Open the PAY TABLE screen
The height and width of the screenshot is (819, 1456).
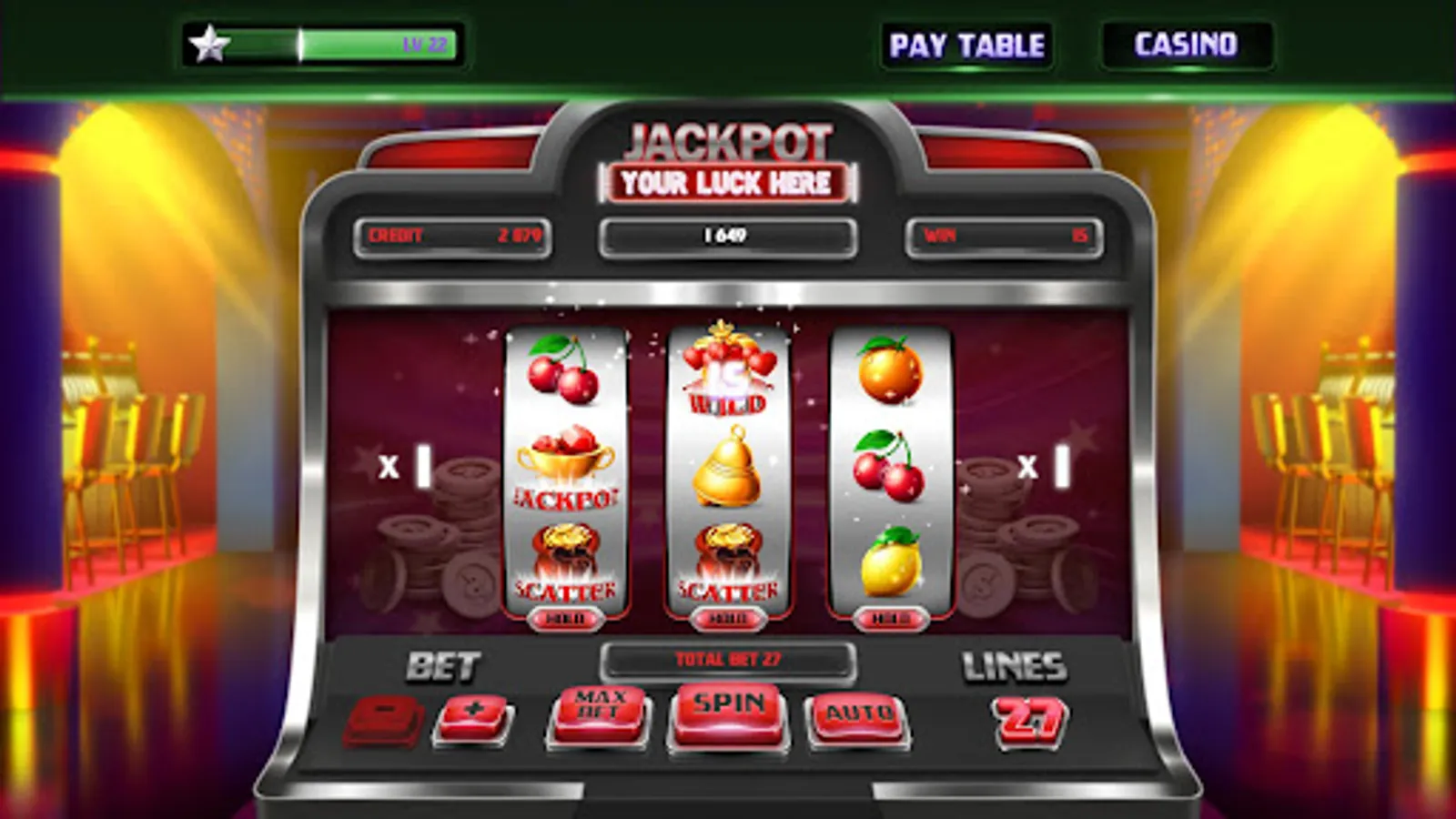(x=969, y=43)
